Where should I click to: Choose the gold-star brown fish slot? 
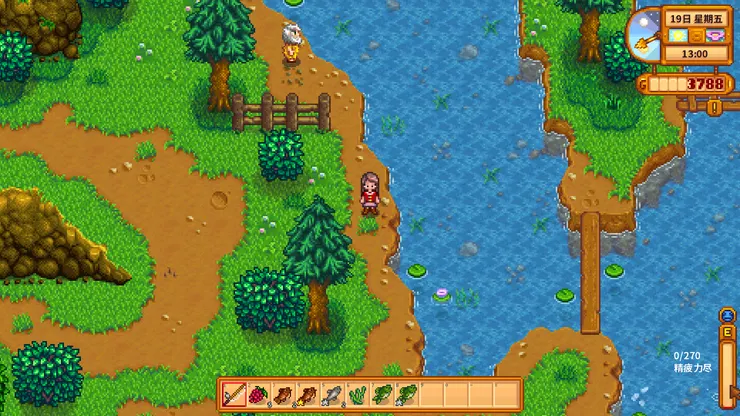coord(307,394)
